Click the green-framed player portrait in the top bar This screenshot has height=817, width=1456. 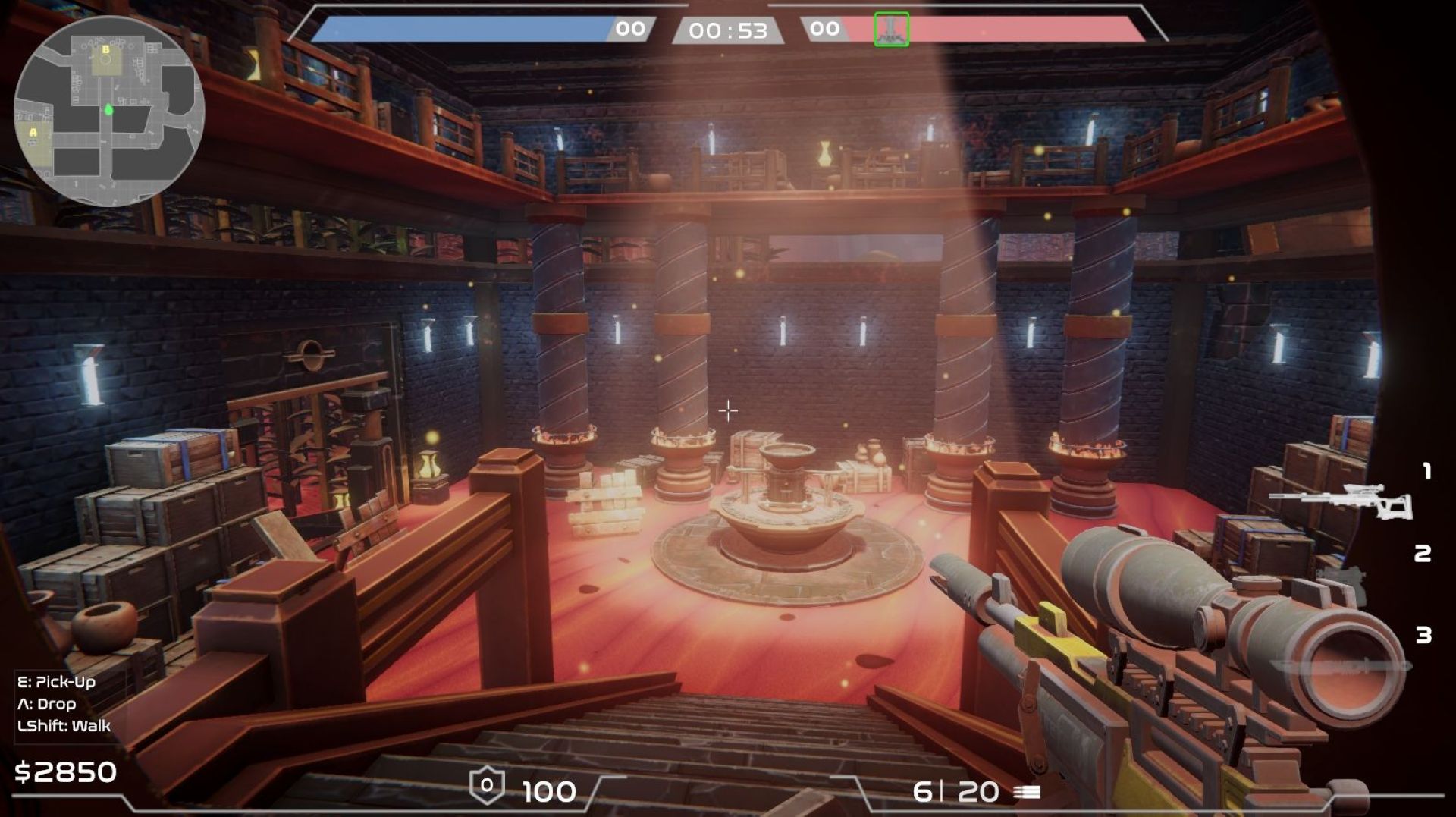(891, 30)
